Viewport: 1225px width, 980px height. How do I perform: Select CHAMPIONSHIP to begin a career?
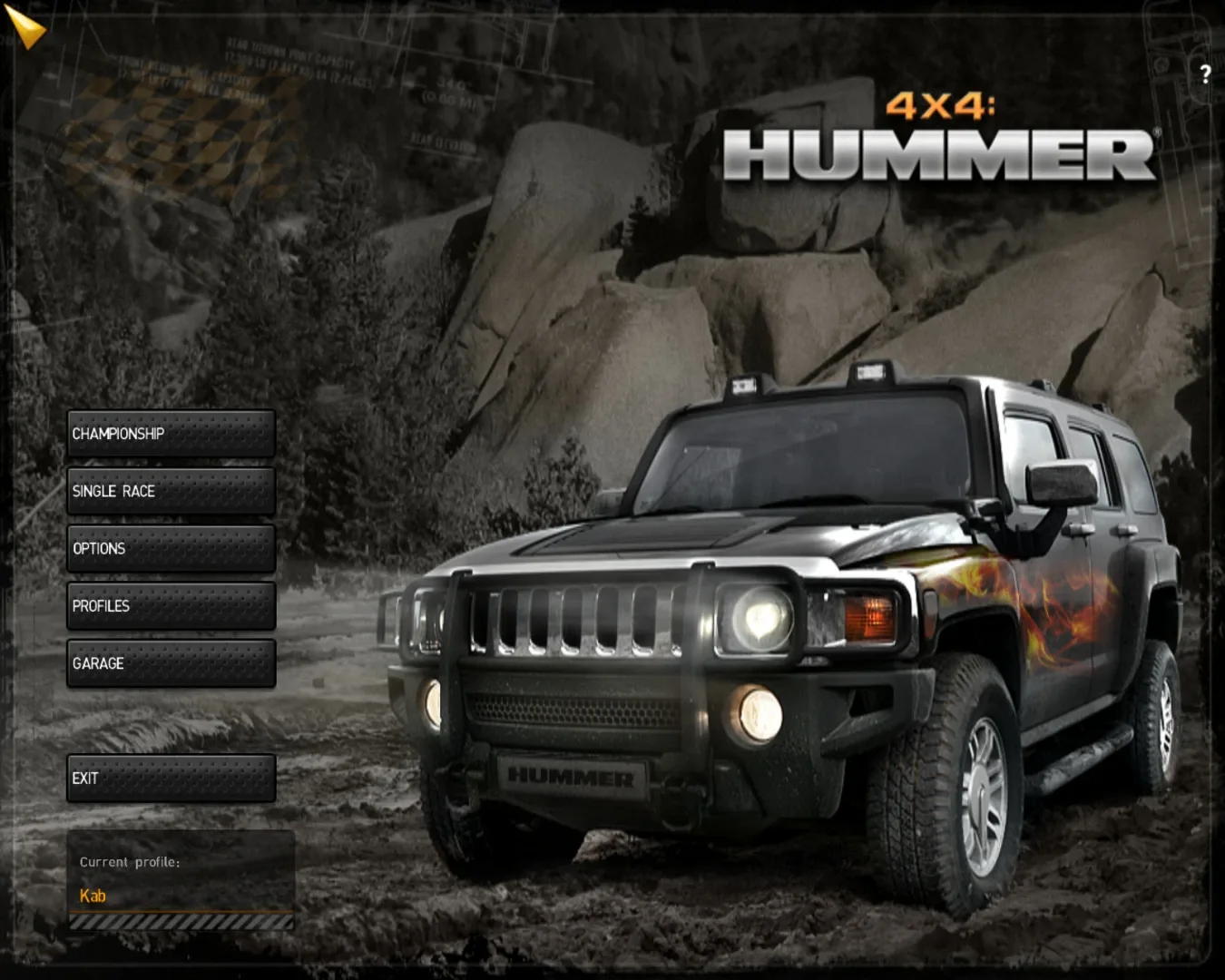[x=170, y=435]
